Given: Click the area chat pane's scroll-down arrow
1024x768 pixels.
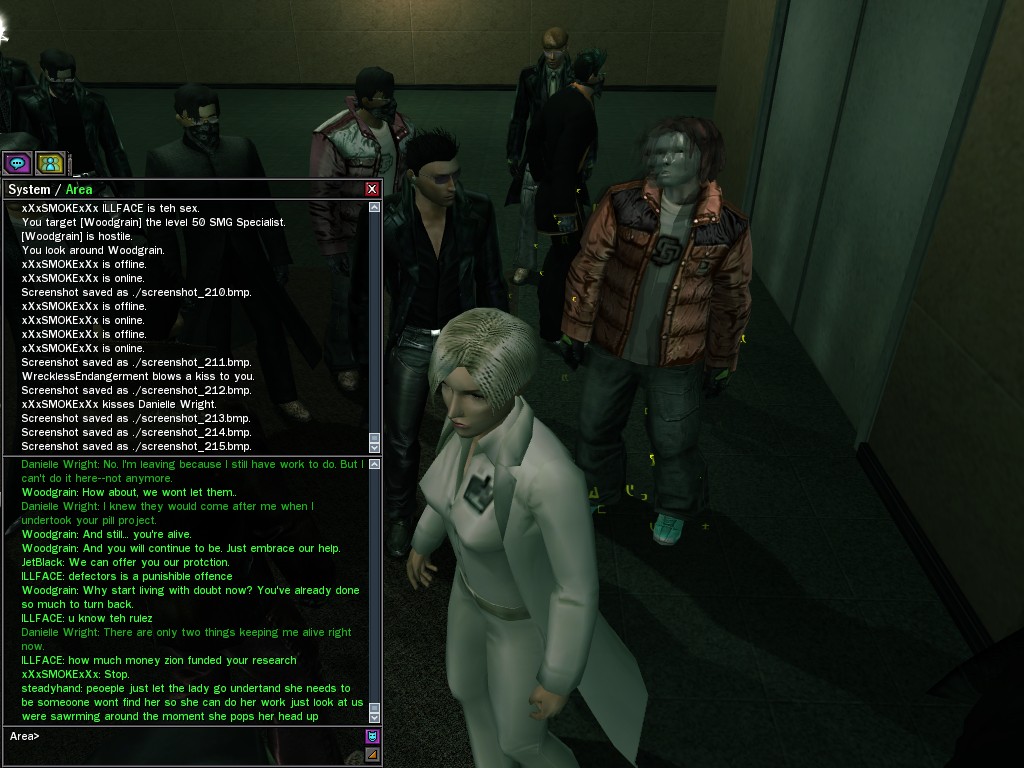Looking at the screenshot, I should tap(375, 717).
